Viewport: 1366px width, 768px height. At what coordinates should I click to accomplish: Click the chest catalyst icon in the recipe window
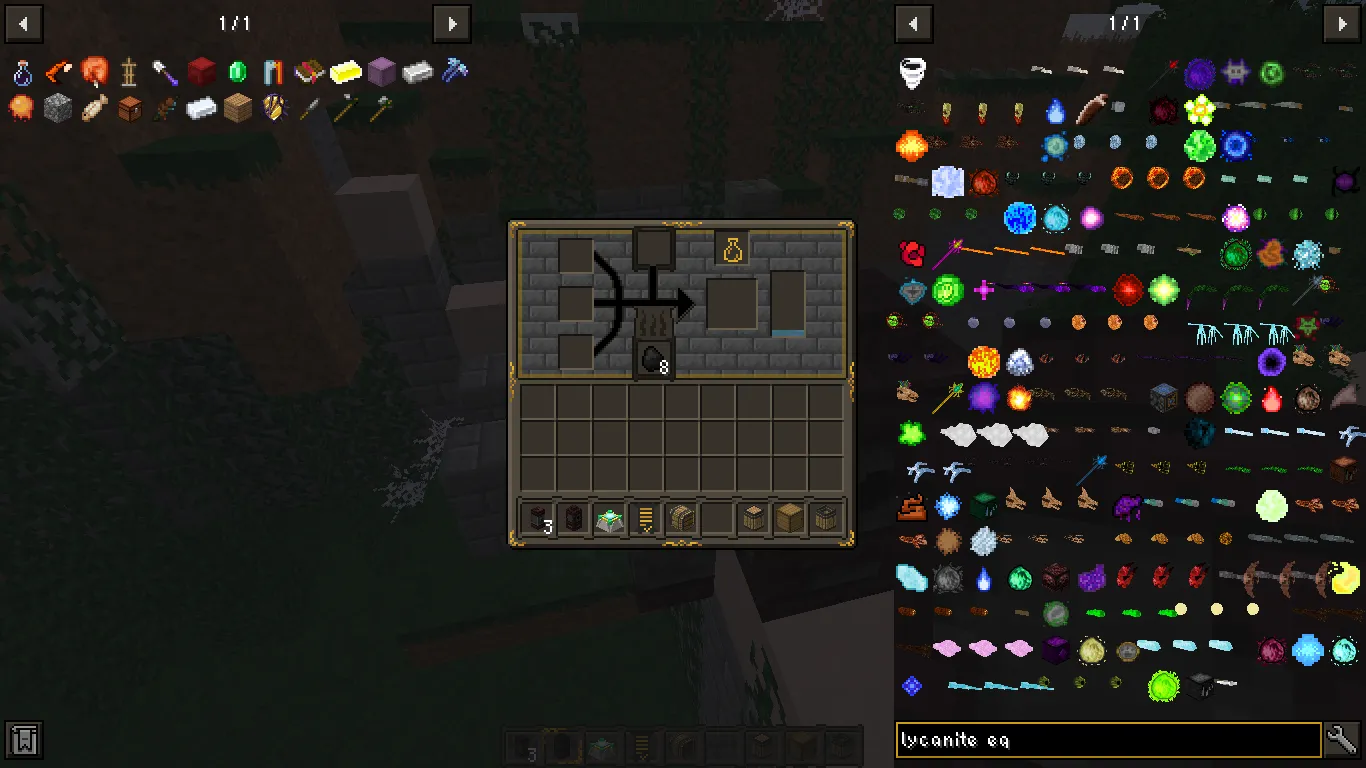point(681,517)
